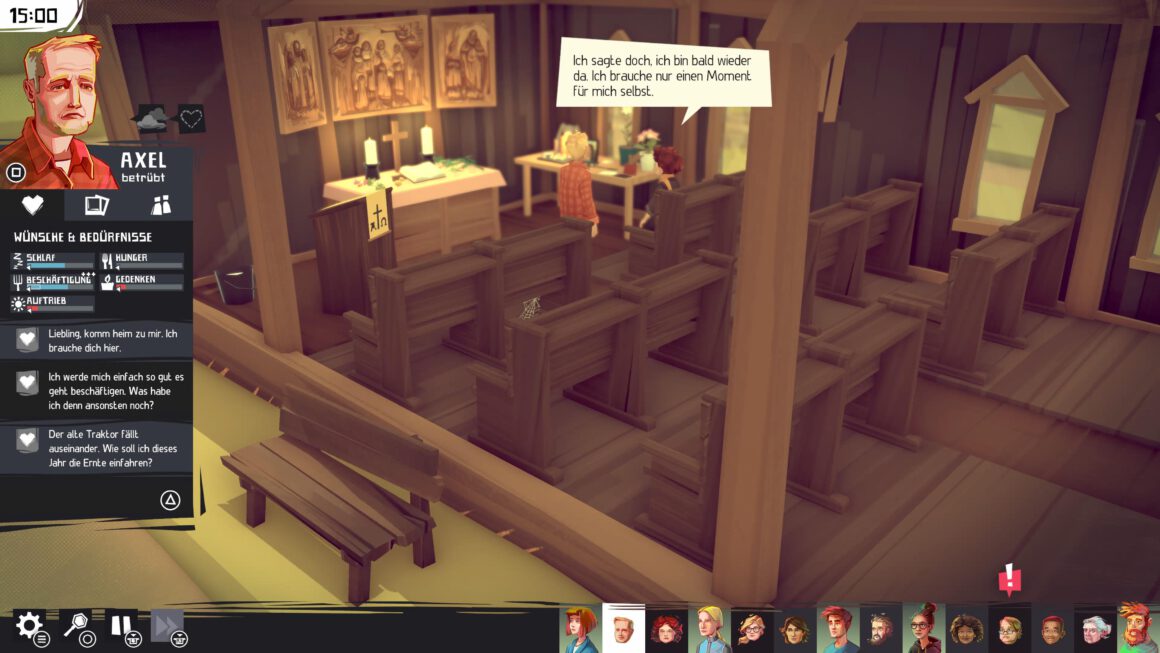Select the red-bearded man portrait
Viewport: 1160px width, 653px height.
point(1138,629)
